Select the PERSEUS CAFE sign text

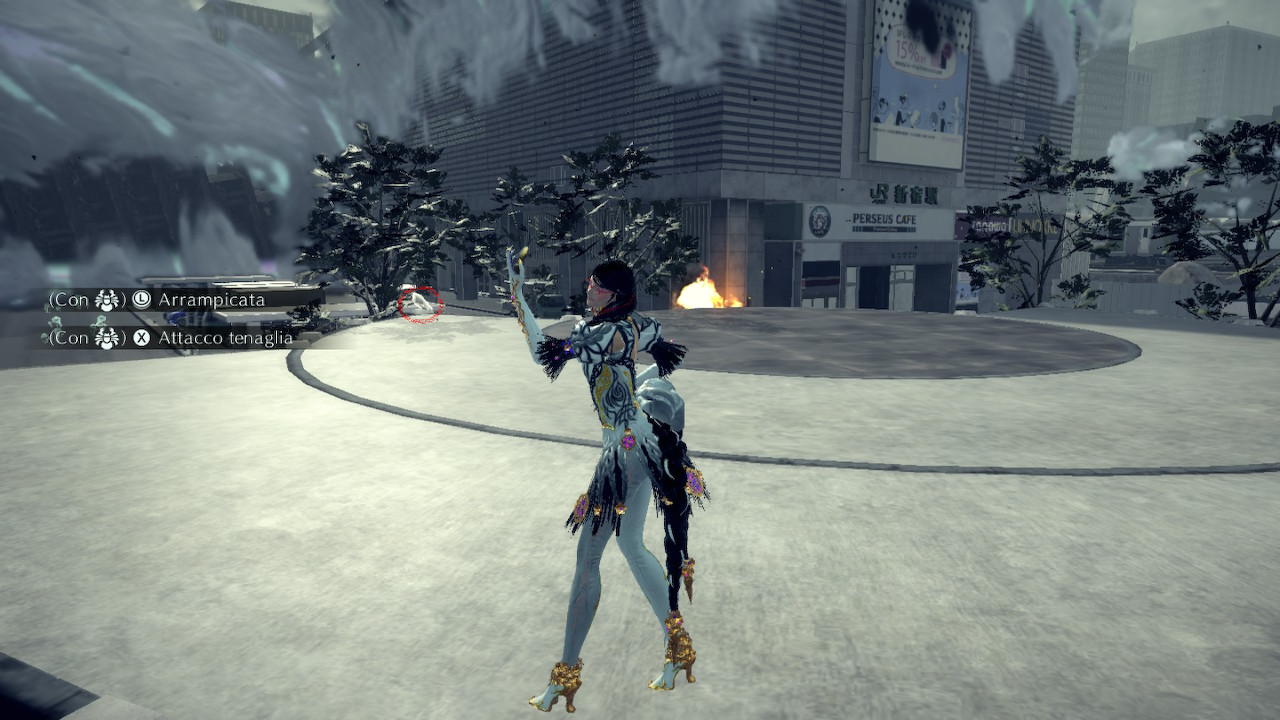pos(884,220)
